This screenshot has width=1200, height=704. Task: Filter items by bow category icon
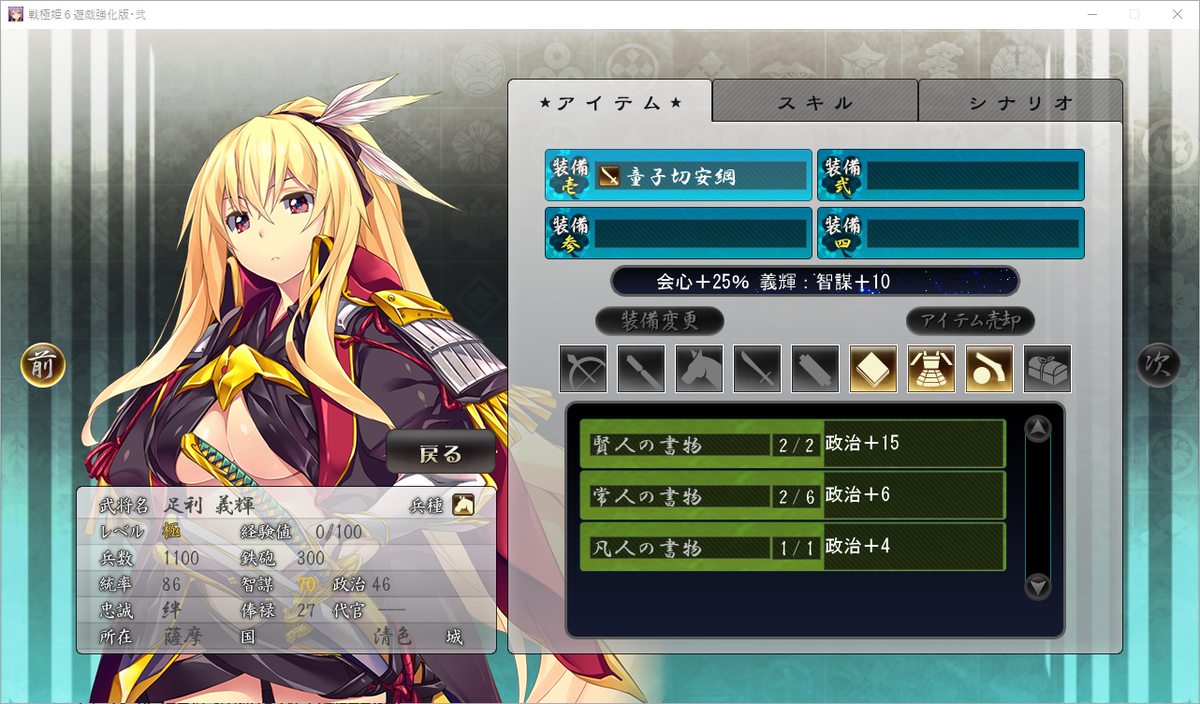pos(583,369)
